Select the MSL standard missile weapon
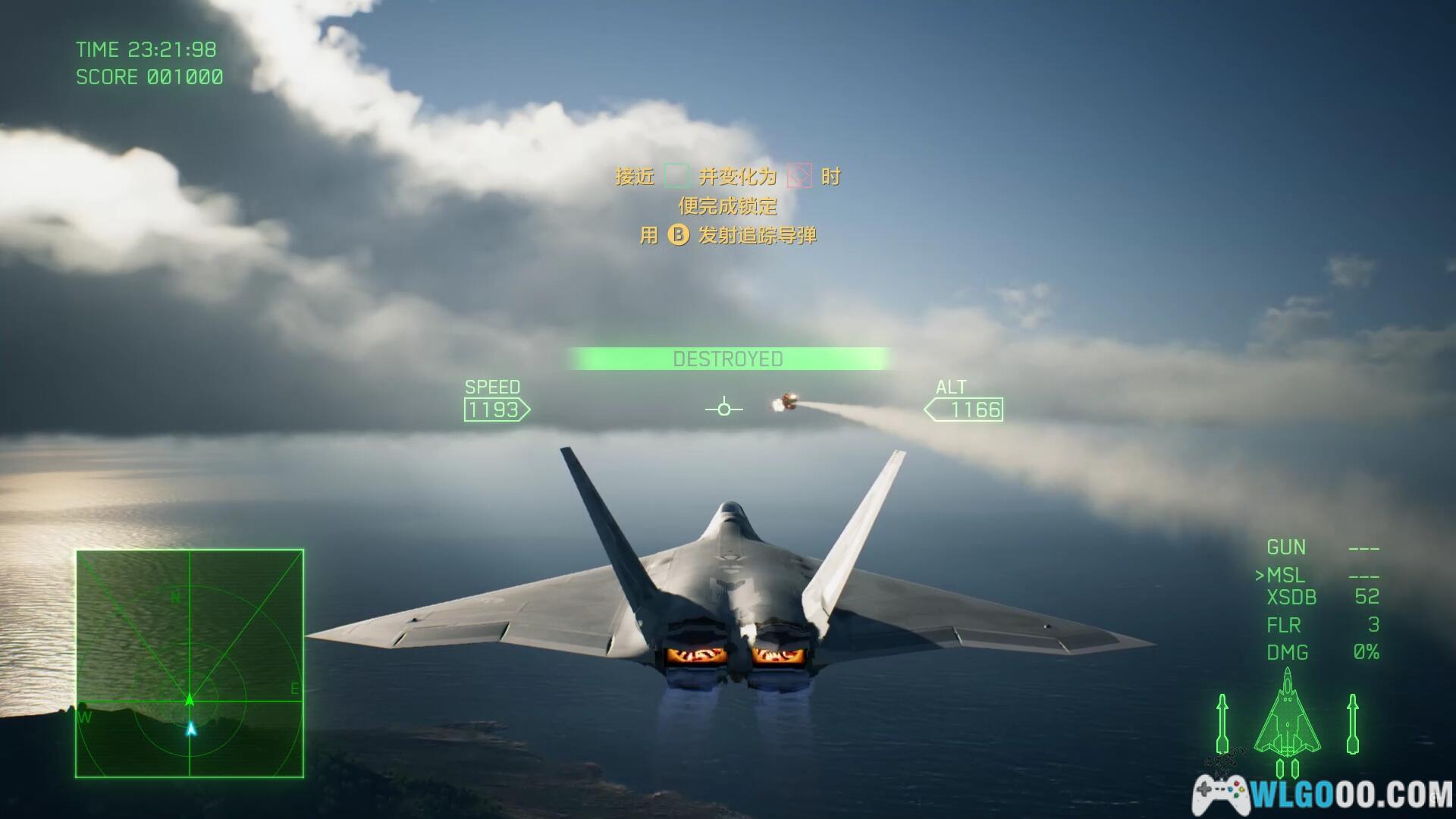 1286,576
